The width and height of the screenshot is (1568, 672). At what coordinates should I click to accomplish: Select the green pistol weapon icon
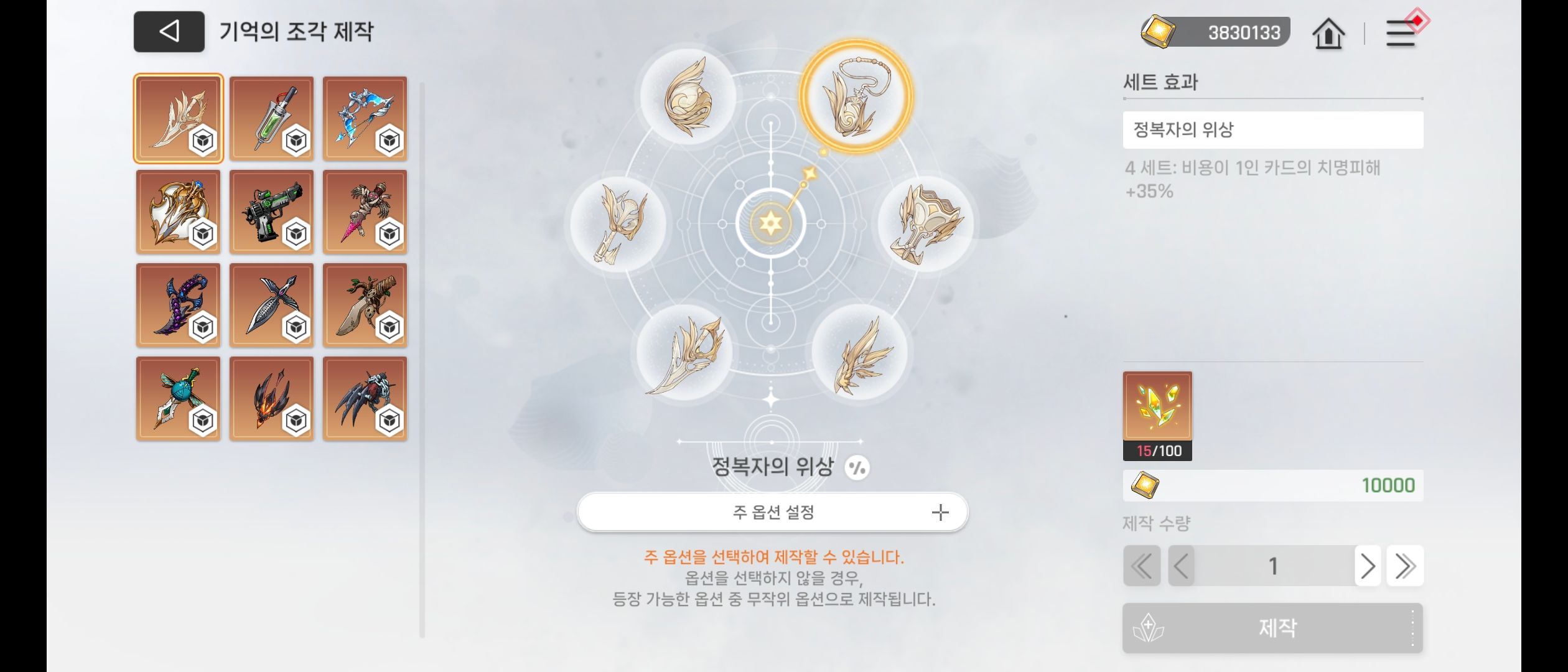(x=272, y=212)
